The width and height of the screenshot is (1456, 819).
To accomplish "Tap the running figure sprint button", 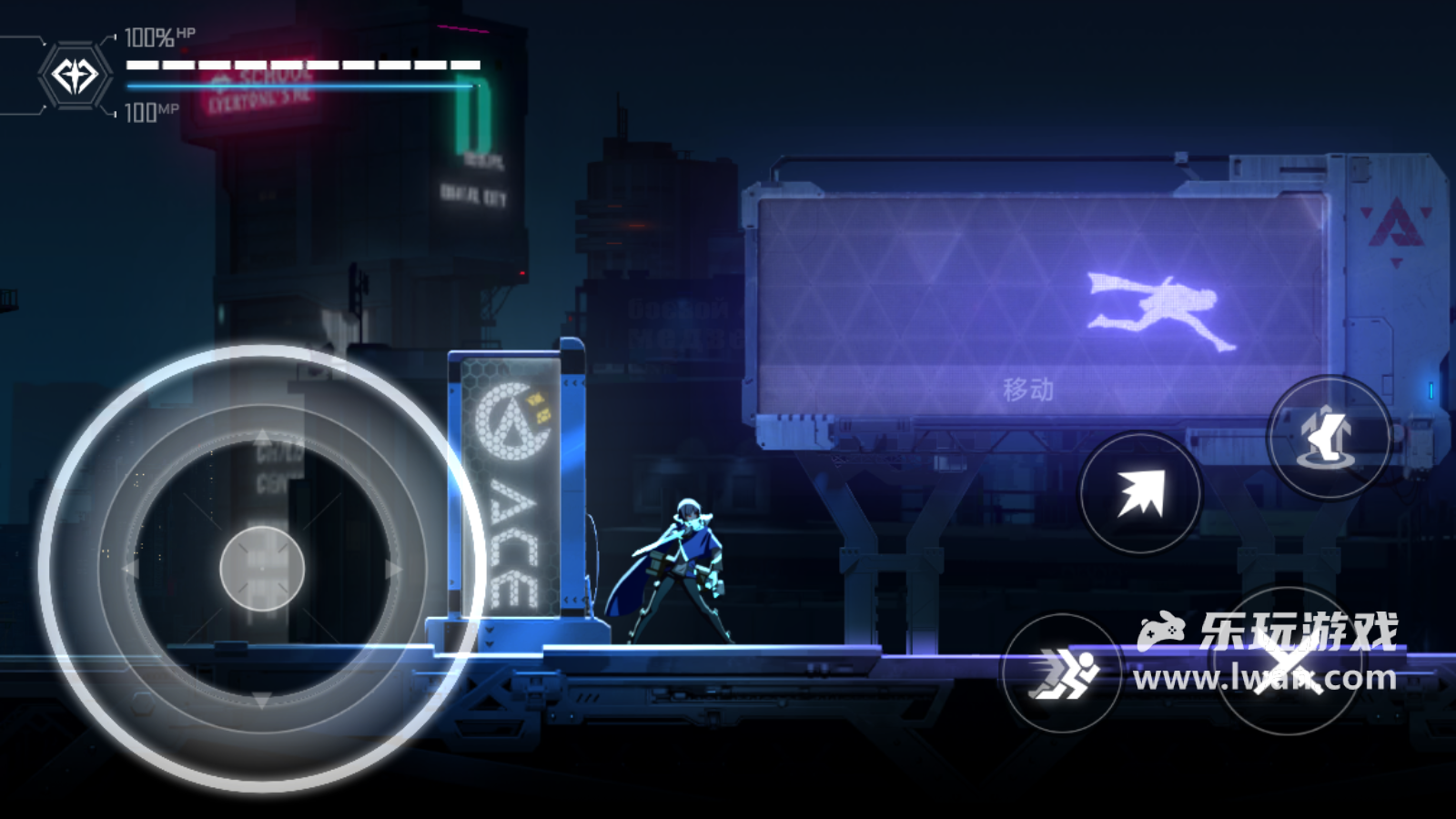I will (x=1062, y=673).
